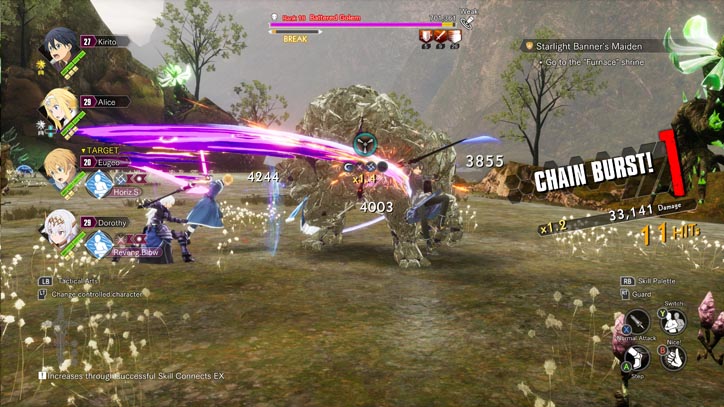Open the Starlight Banner's Maiden quest tracker
This screenshot has height=407, width=724.
(595, 45)
